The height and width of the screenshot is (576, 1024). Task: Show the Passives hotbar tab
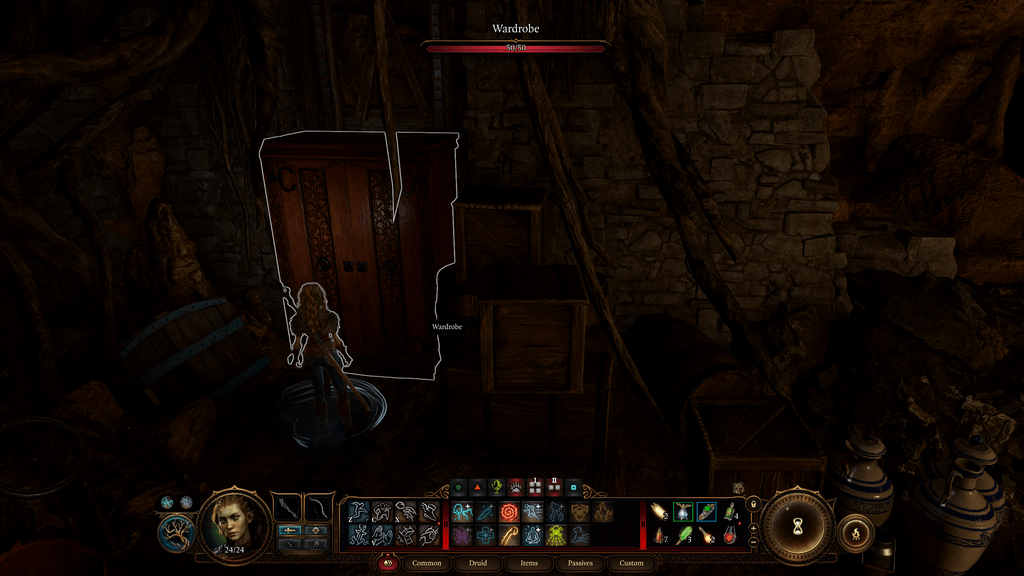580,563
